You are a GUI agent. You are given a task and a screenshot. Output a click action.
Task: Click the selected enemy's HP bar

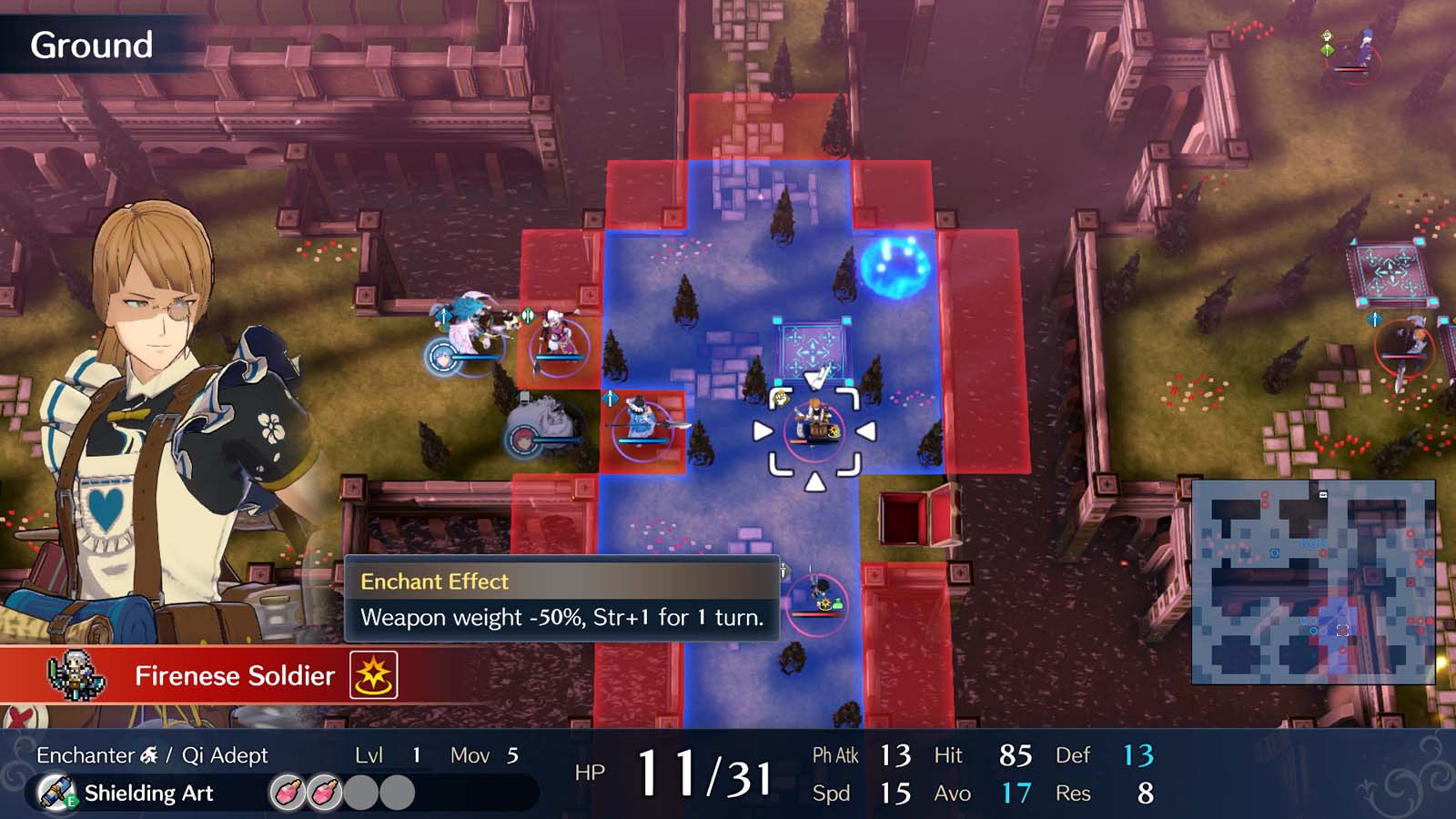point(813,441)
